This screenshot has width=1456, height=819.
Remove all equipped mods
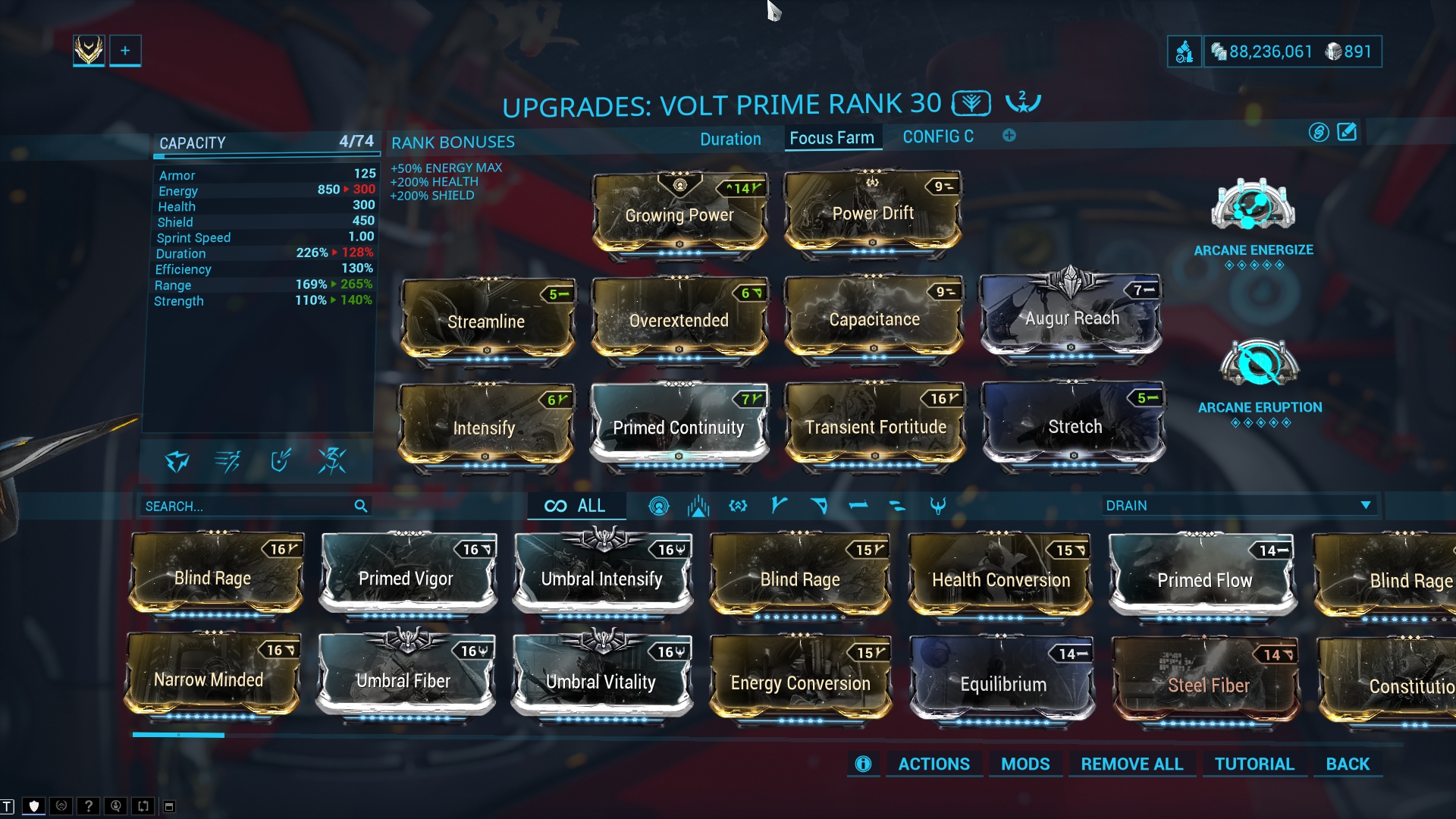[x=1131, y=764]
